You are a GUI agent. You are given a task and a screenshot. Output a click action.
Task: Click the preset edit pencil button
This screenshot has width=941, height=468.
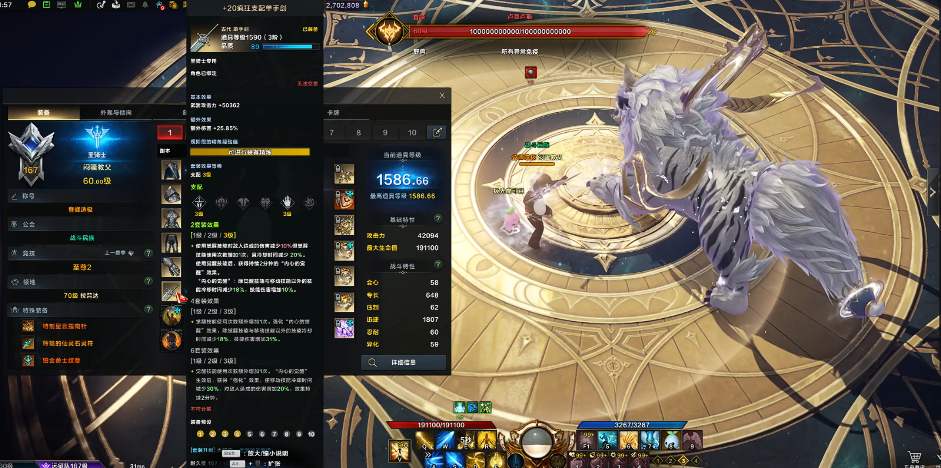coord(436,132)
